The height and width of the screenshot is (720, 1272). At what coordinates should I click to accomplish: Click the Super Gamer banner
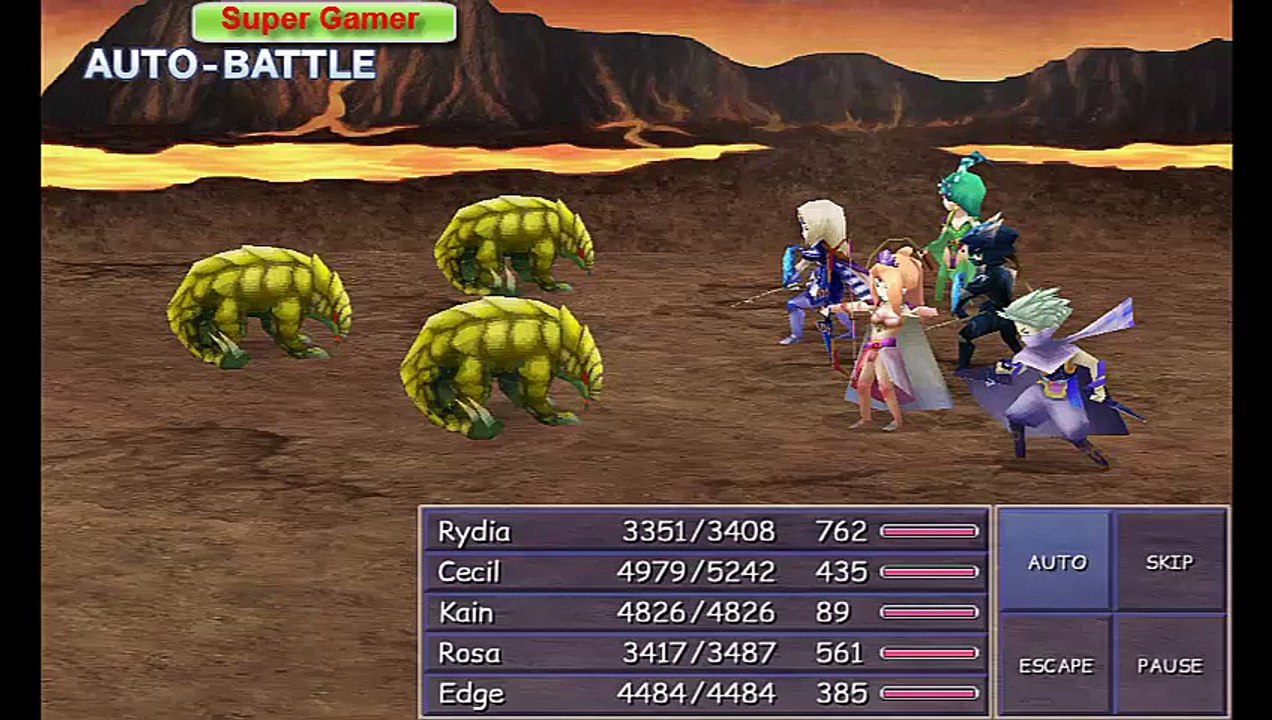324,21
